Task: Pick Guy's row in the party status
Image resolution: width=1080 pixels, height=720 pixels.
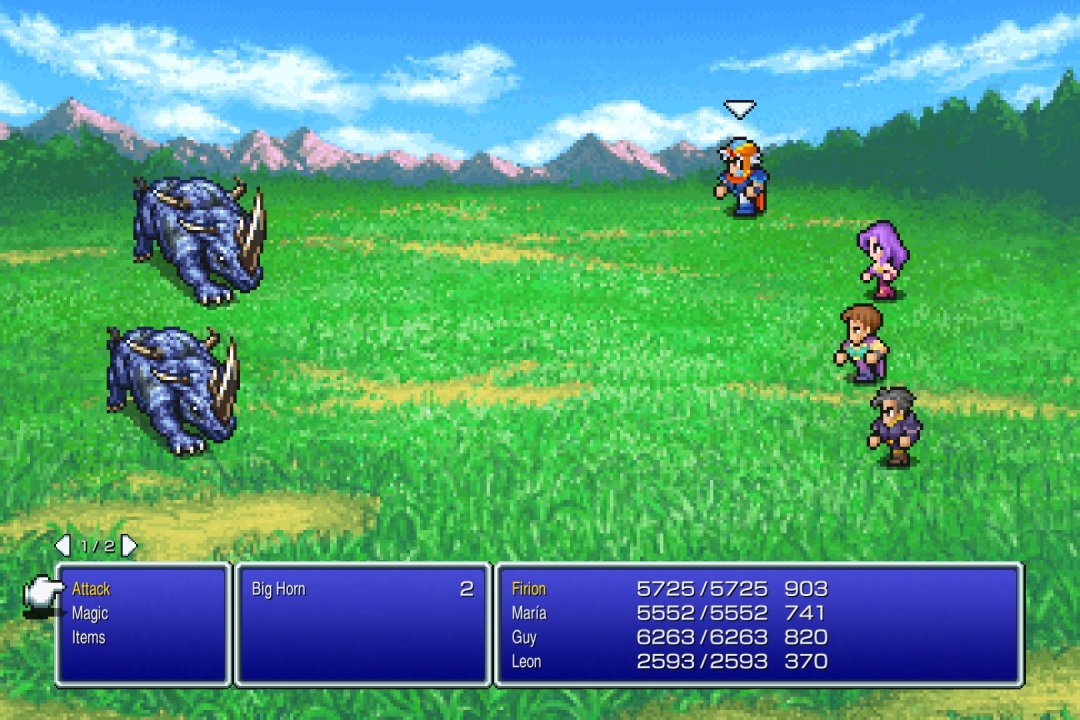Action: click(524, 637)
